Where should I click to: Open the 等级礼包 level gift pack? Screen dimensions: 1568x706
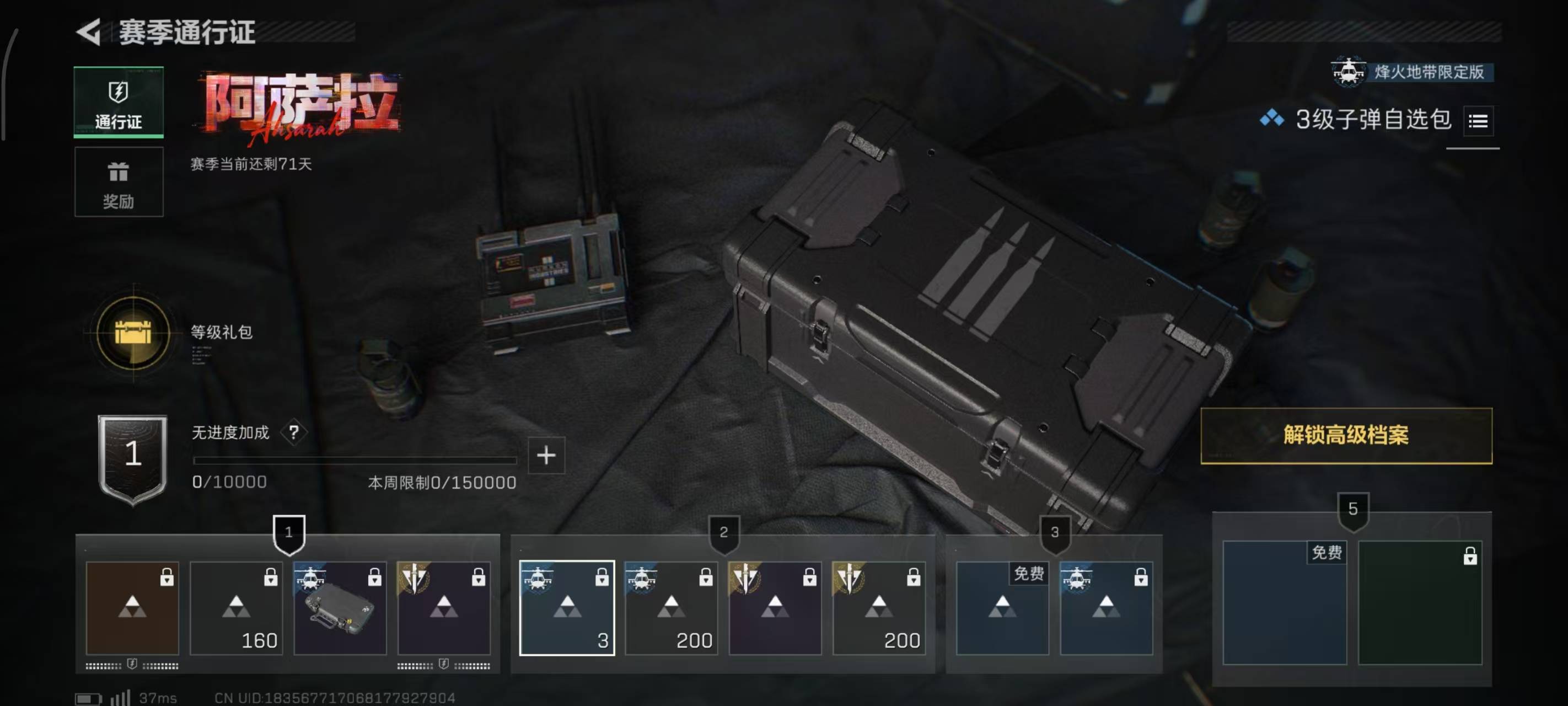(133, 333)
